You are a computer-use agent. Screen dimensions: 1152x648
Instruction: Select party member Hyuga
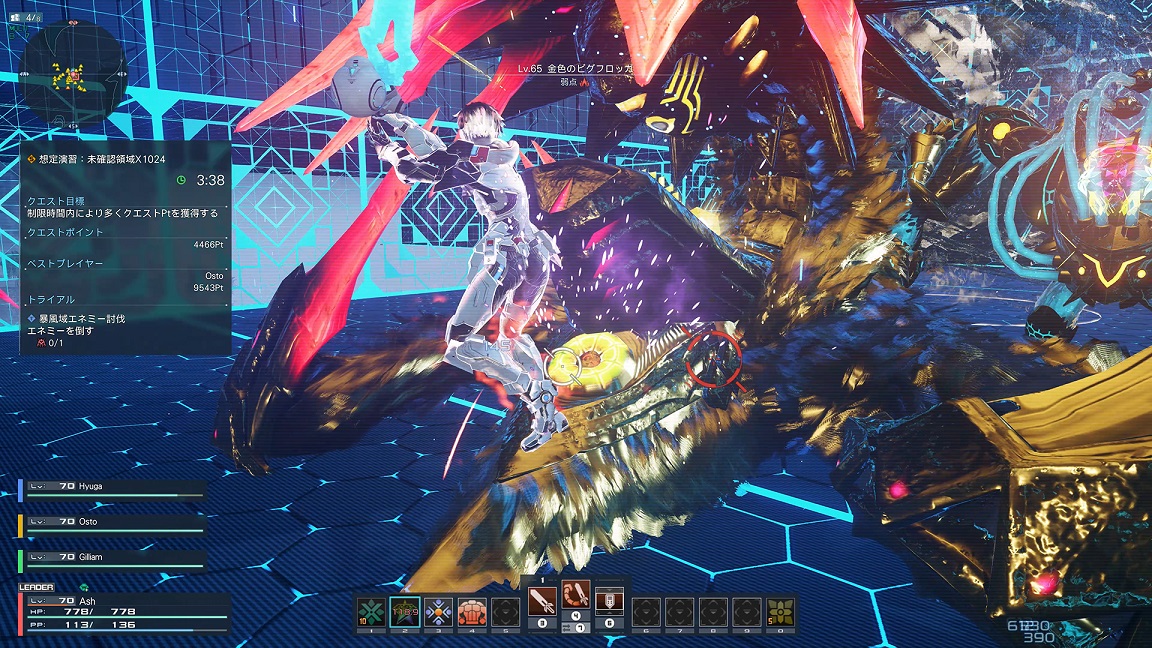[x=112, y=491]
